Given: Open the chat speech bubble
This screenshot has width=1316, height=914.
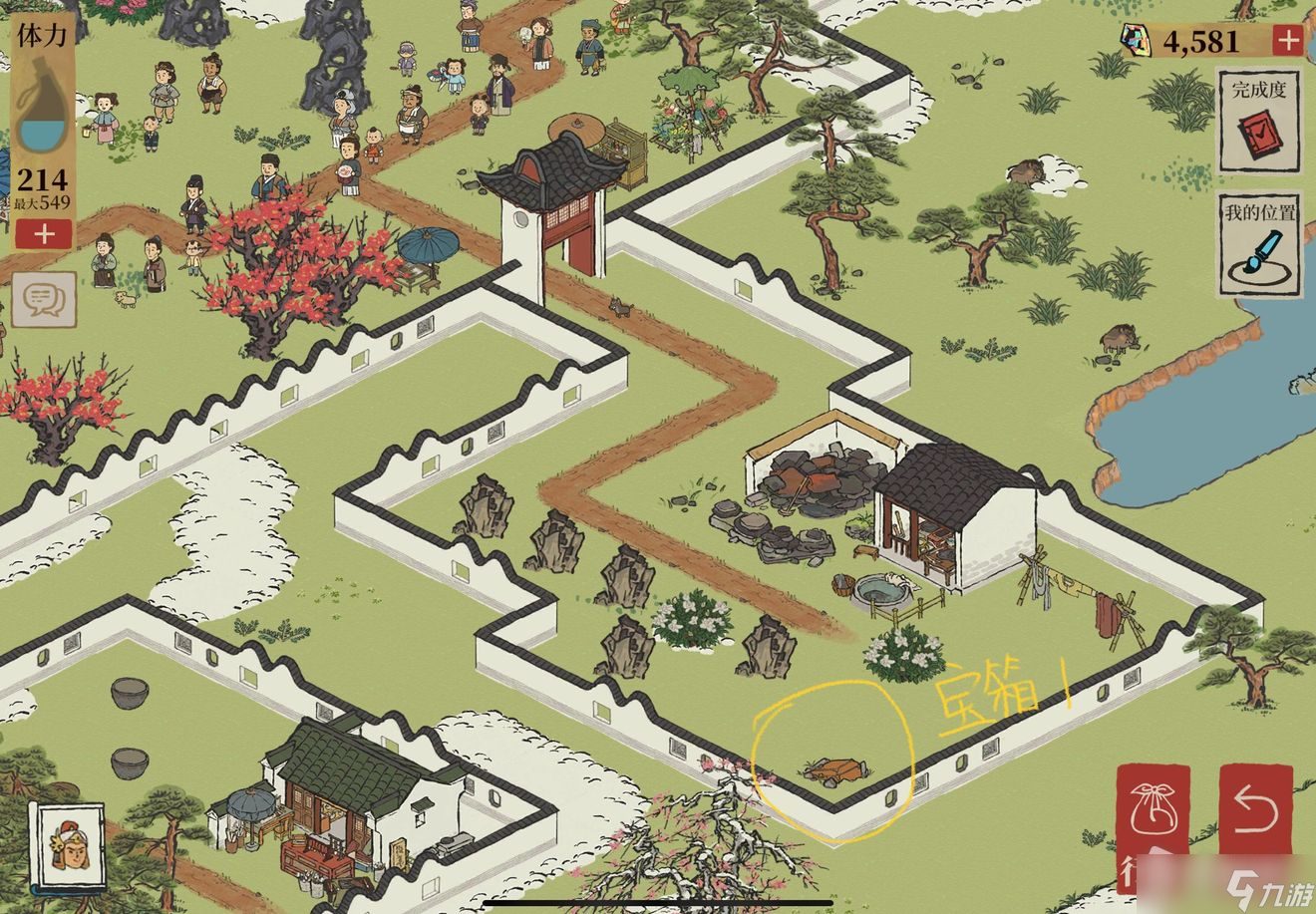Looking at the screenshot, I should click(x=43, y=296).
